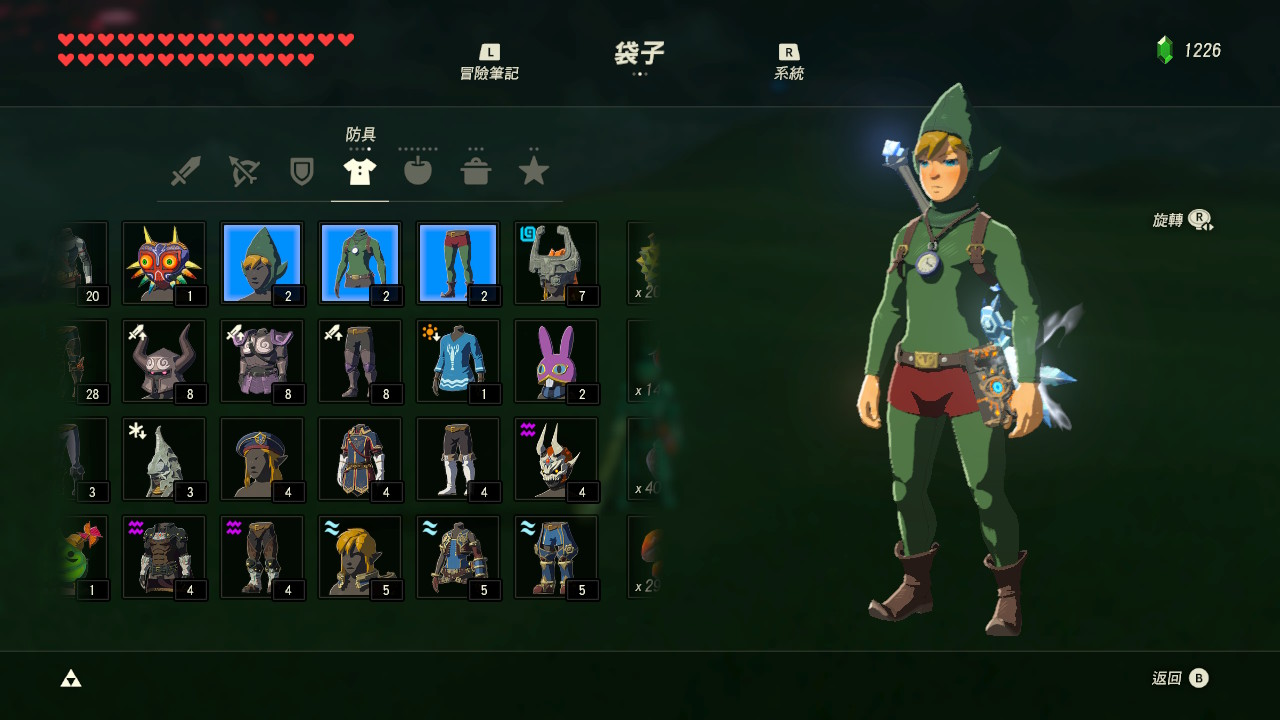
Task: Select the Midna's Helmet item icon
Action: pos(555,262)
